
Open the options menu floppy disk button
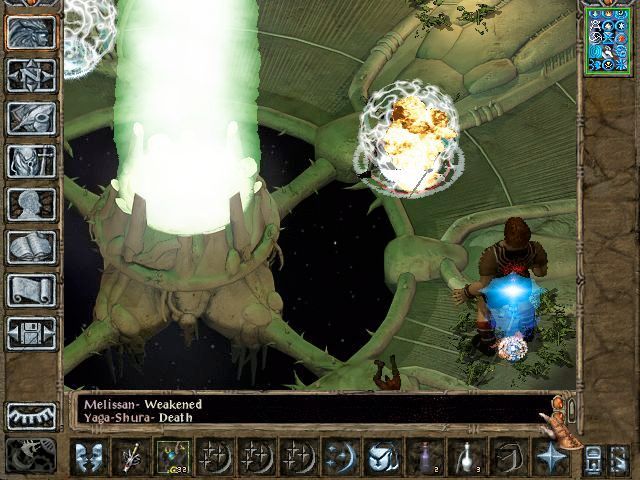(31, 333)
